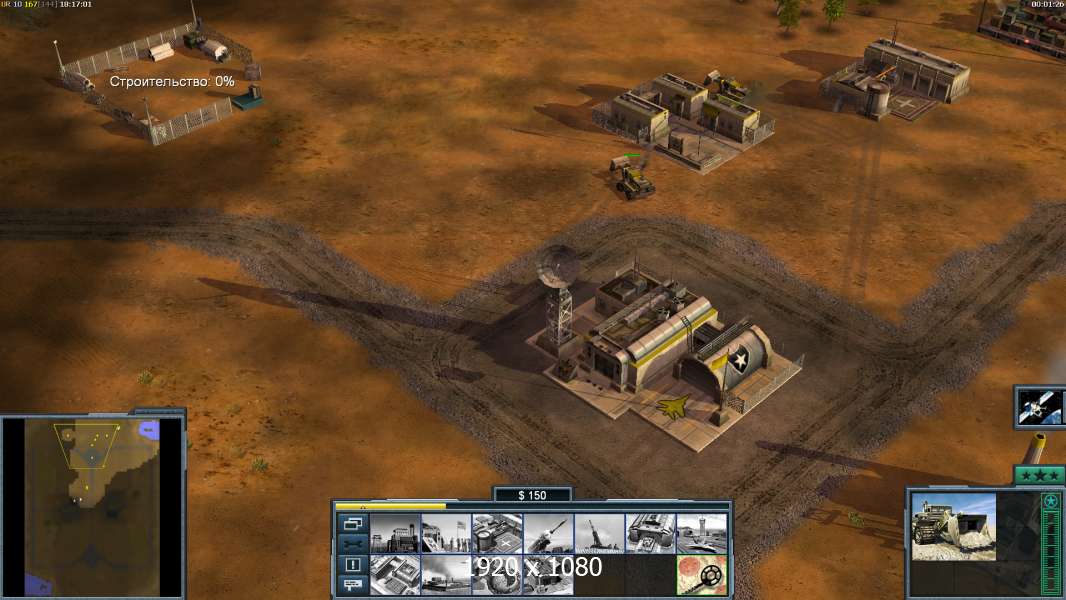Select the strategy center build icon
Viewport: 1066px width, 600px height.
tap(395, 575)
